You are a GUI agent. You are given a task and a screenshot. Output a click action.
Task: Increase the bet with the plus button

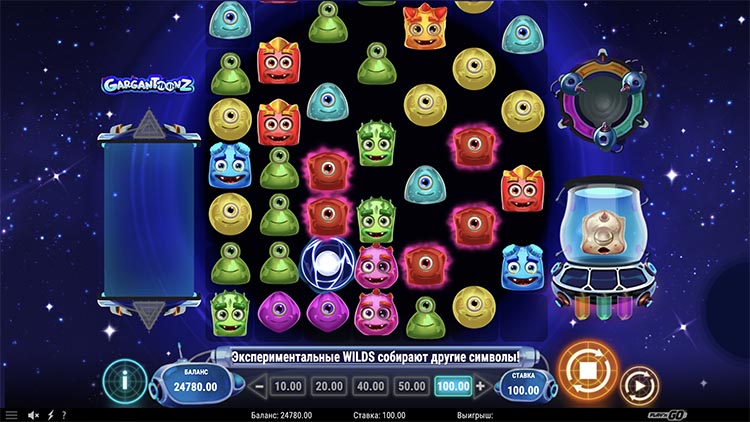481,386
